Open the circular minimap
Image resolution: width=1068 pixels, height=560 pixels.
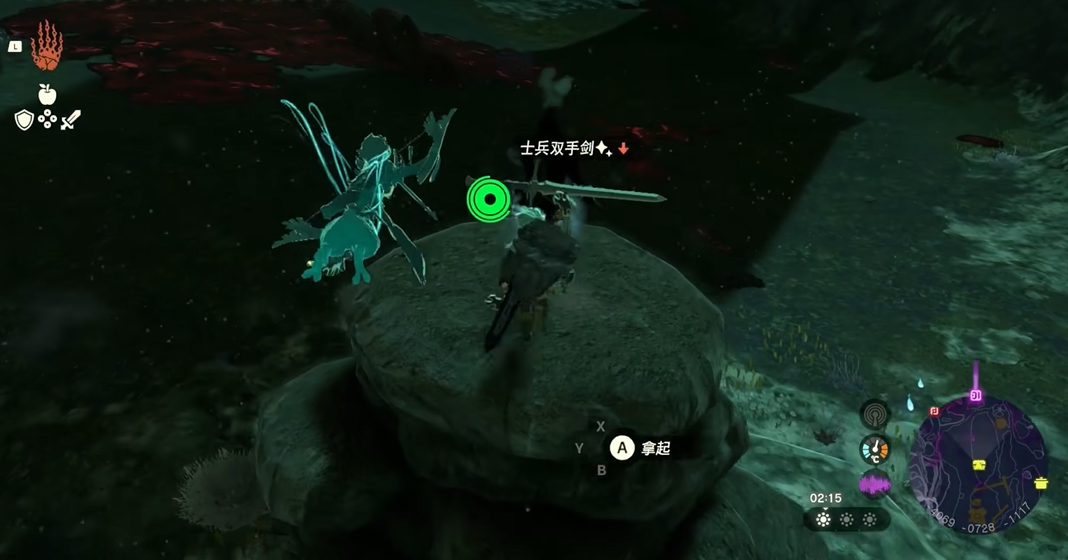(x=978, y=460)
